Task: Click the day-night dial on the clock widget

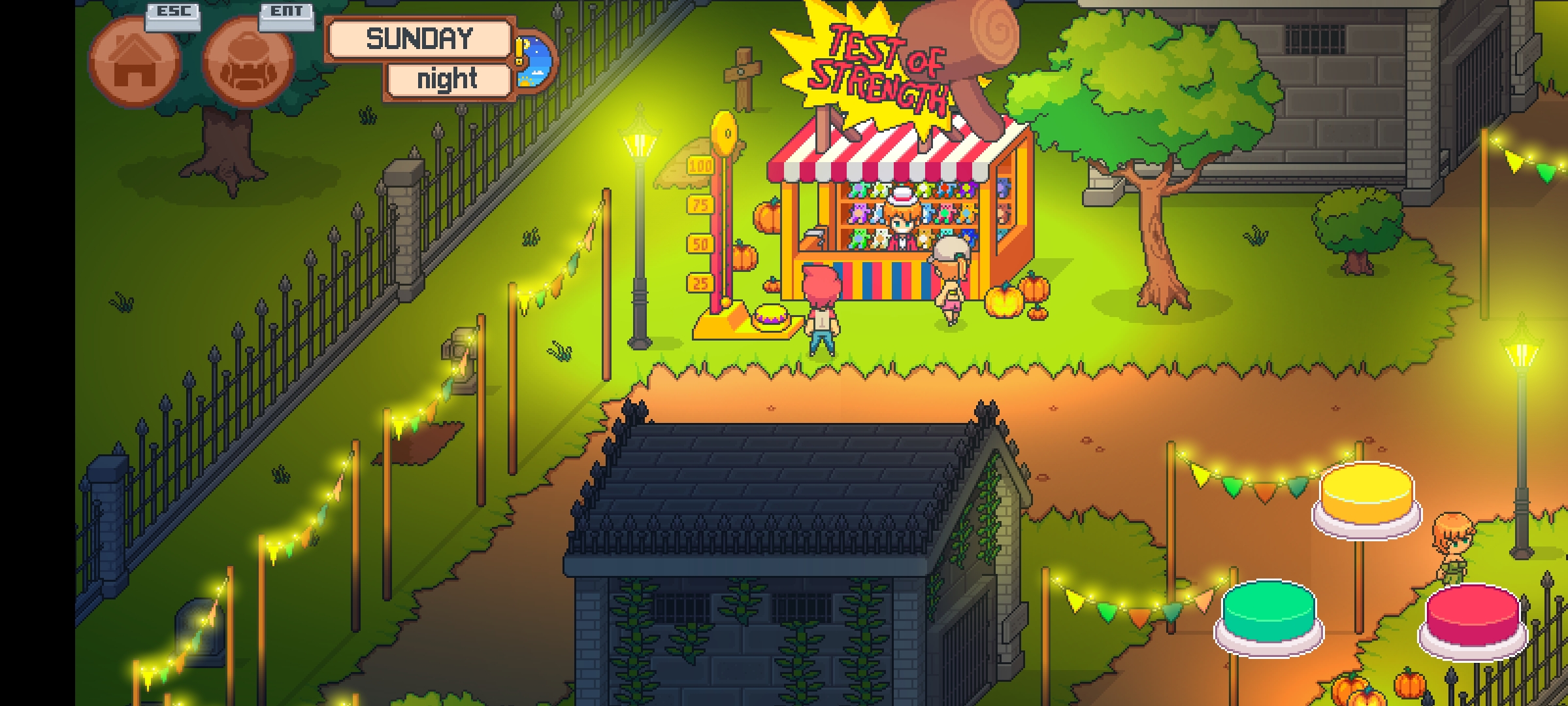Action: 534,62
